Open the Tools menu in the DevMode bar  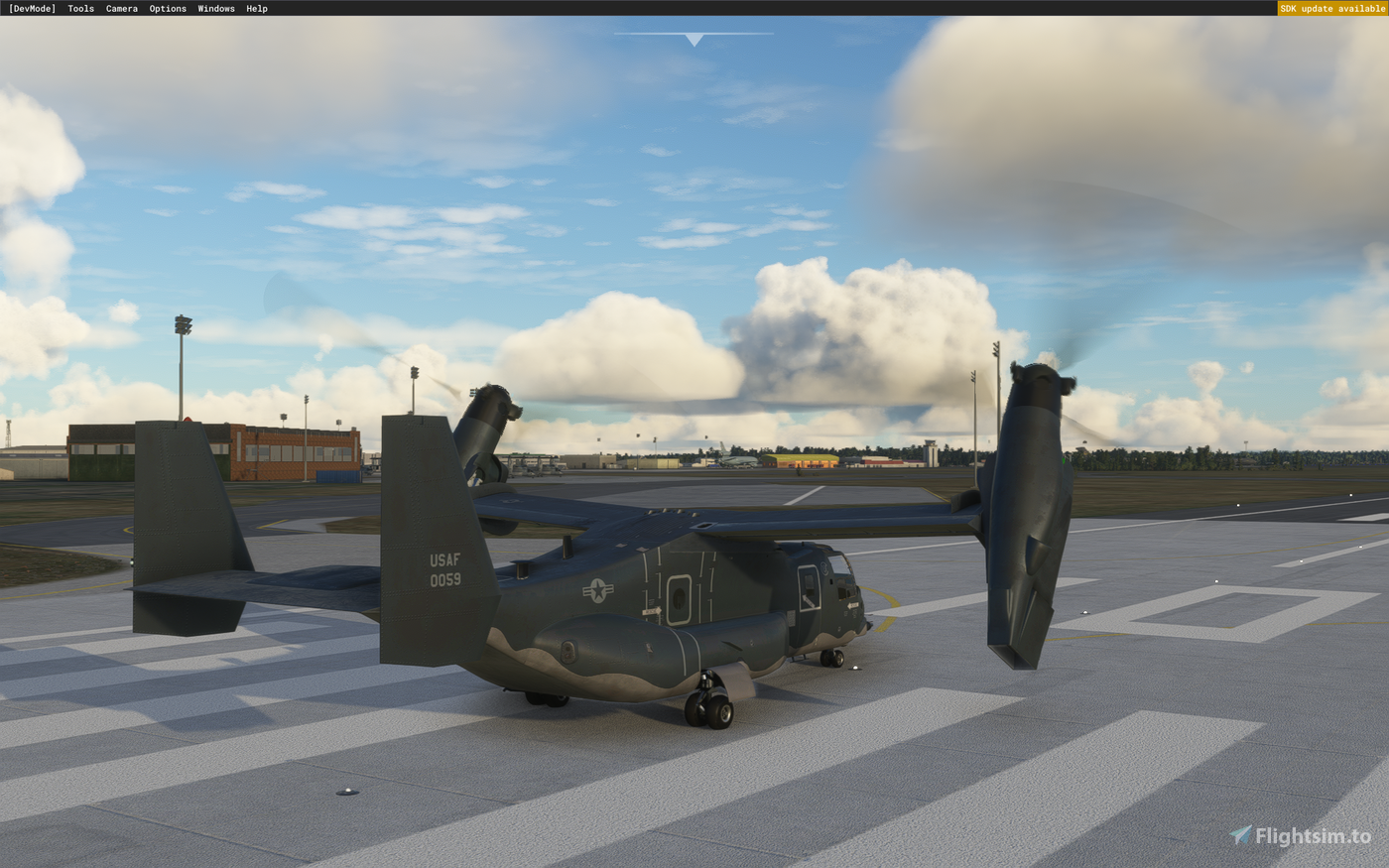point(79,8)
